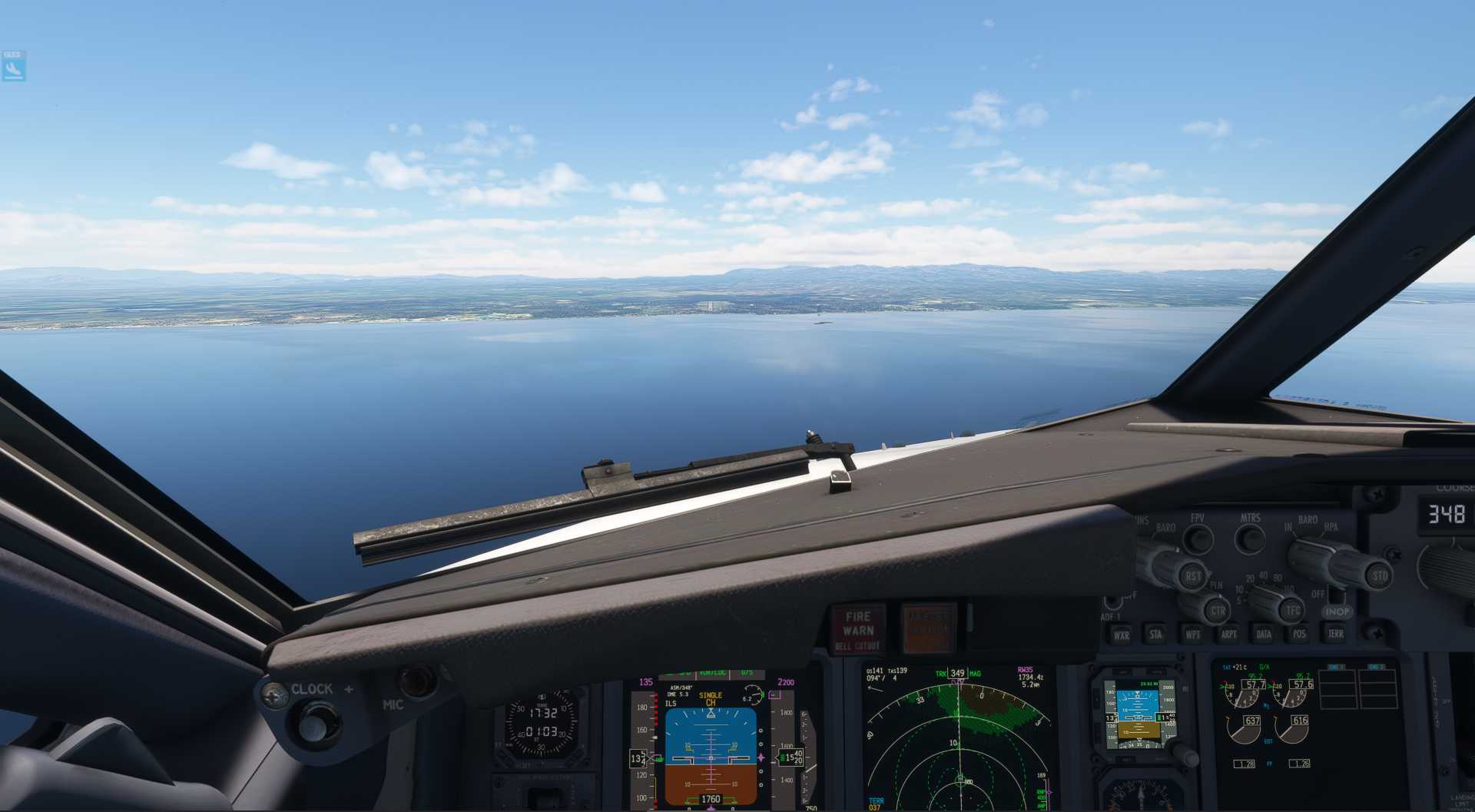The height and width of the screenshot is (812, 1475).
Task: Click the MTRS meters button
Action: [1250, 539]
